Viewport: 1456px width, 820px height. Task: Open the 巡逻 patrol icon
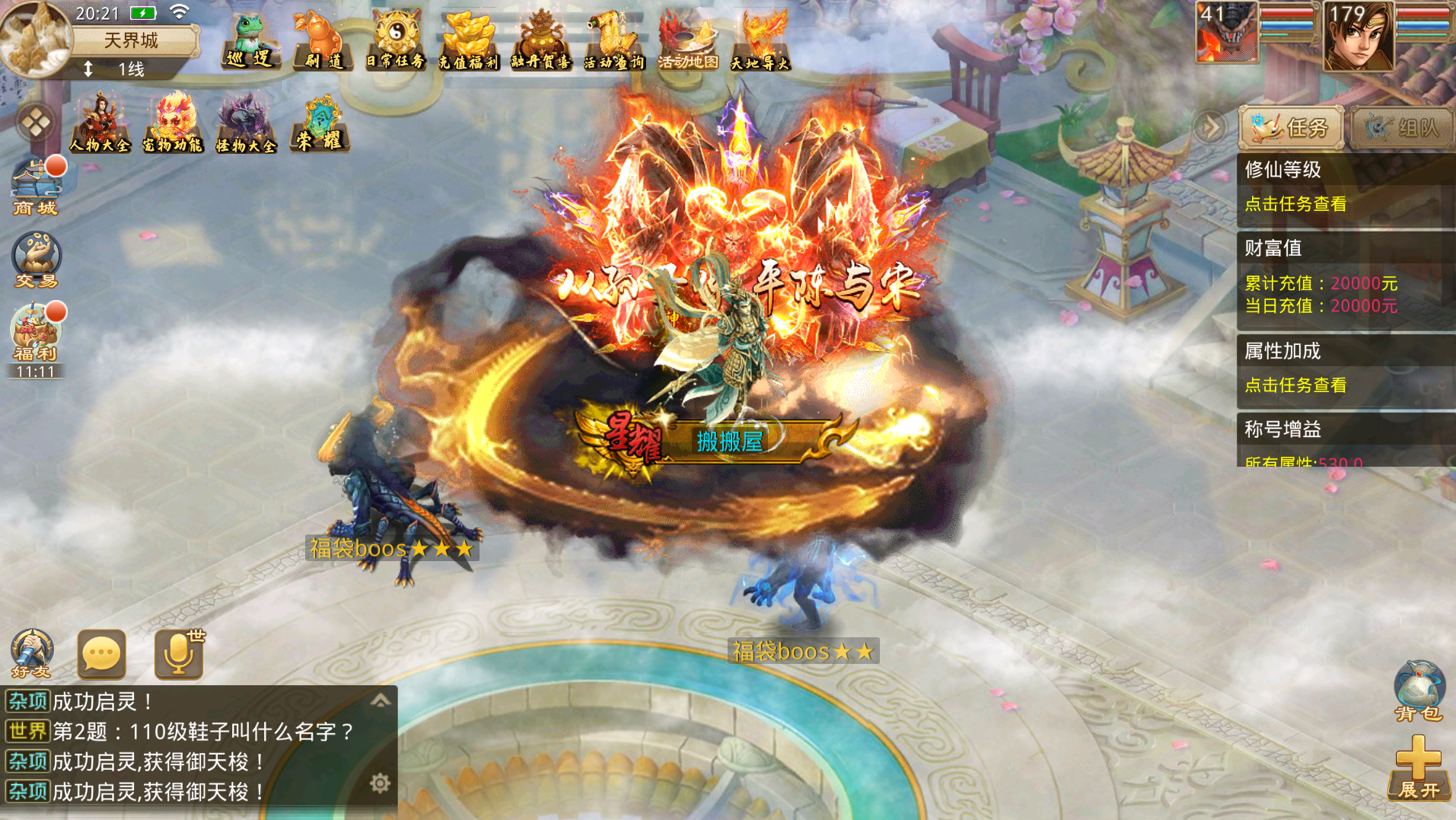pyautogui.click(x=249, y=42)
